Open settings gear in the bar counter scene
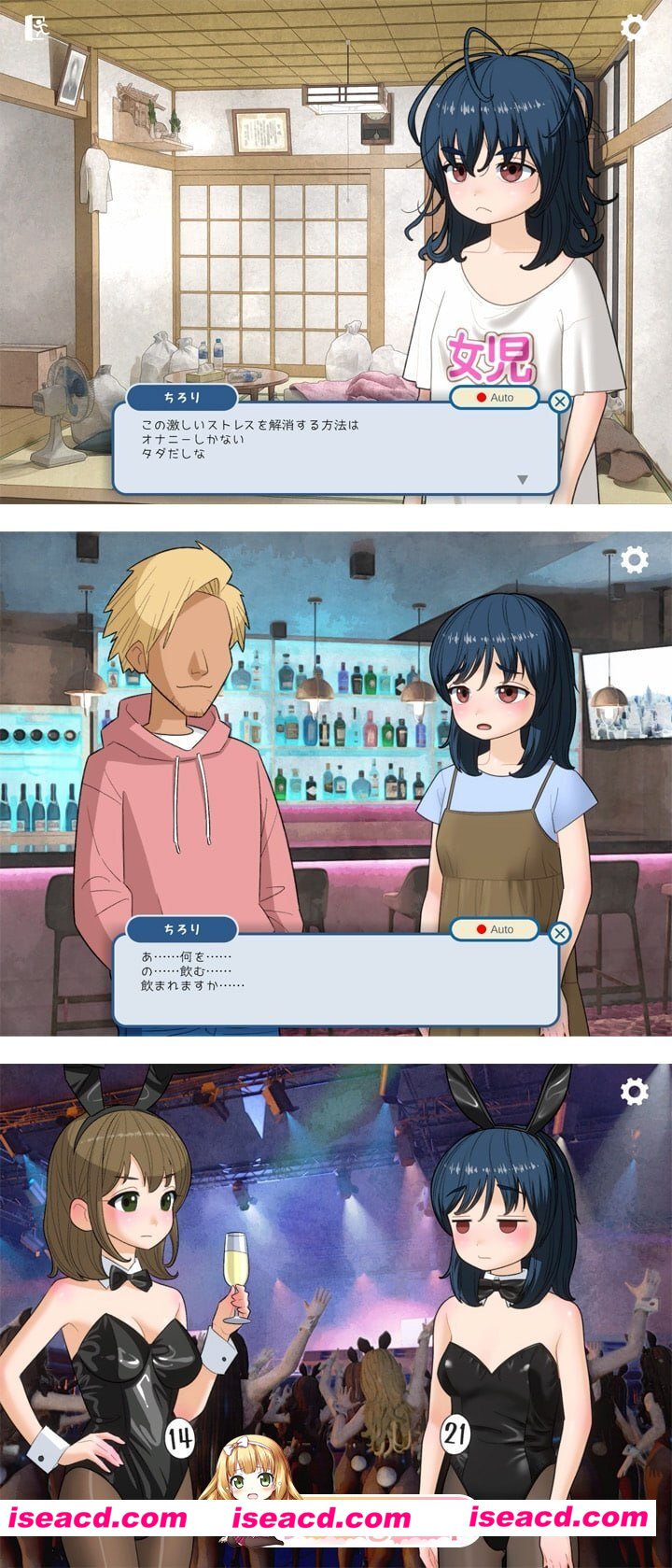672x1568 pixels. click(x=634, y=559)
